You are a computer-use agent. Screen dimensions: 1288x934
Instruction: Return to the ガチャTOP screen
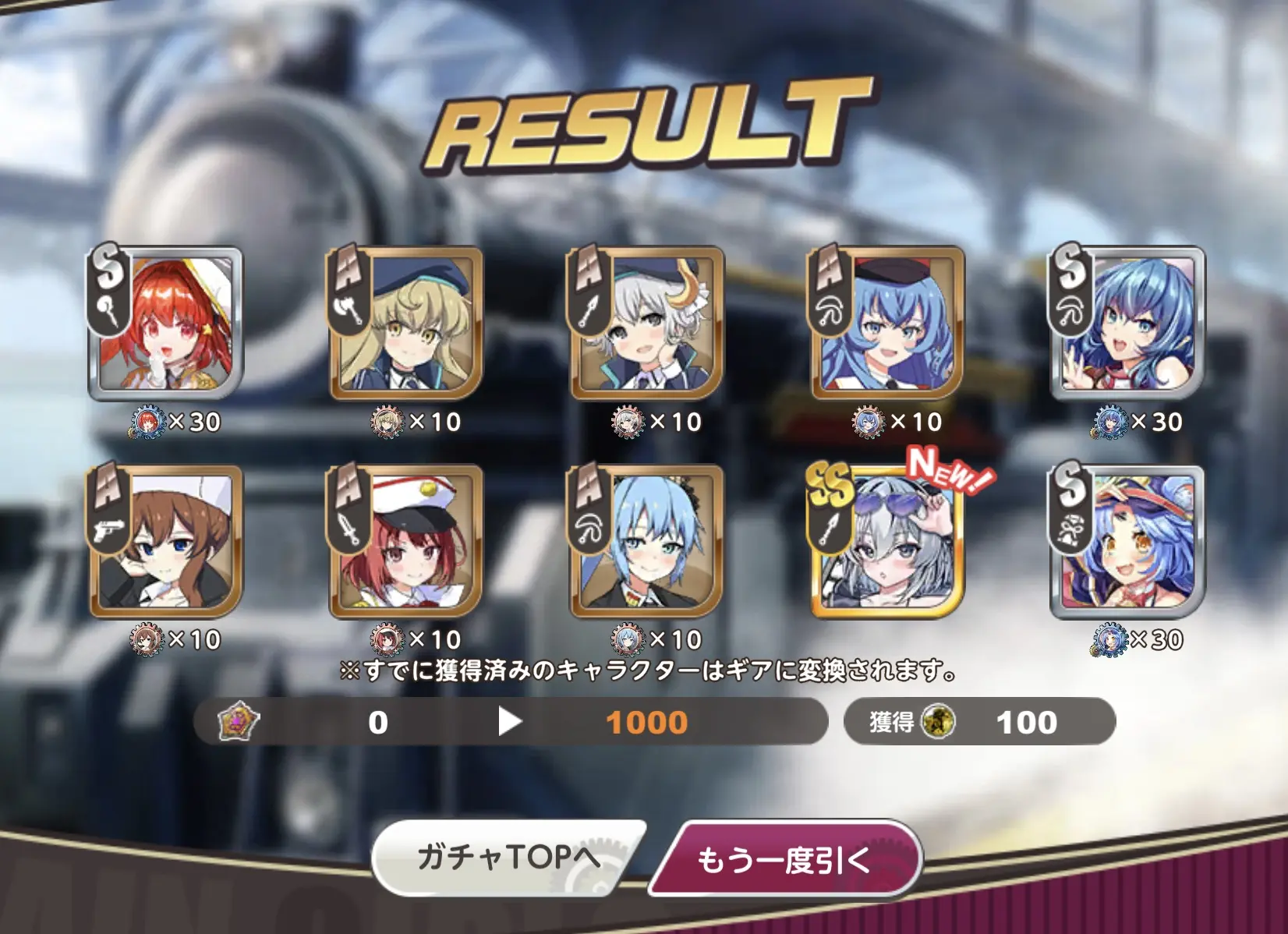pos(508,858)
